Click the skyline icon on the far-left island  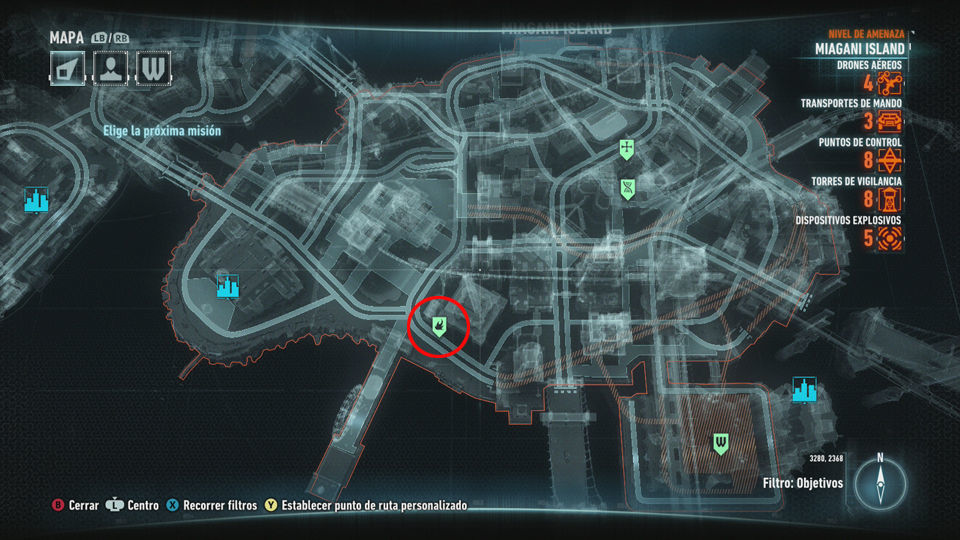[x=37, y=200]
